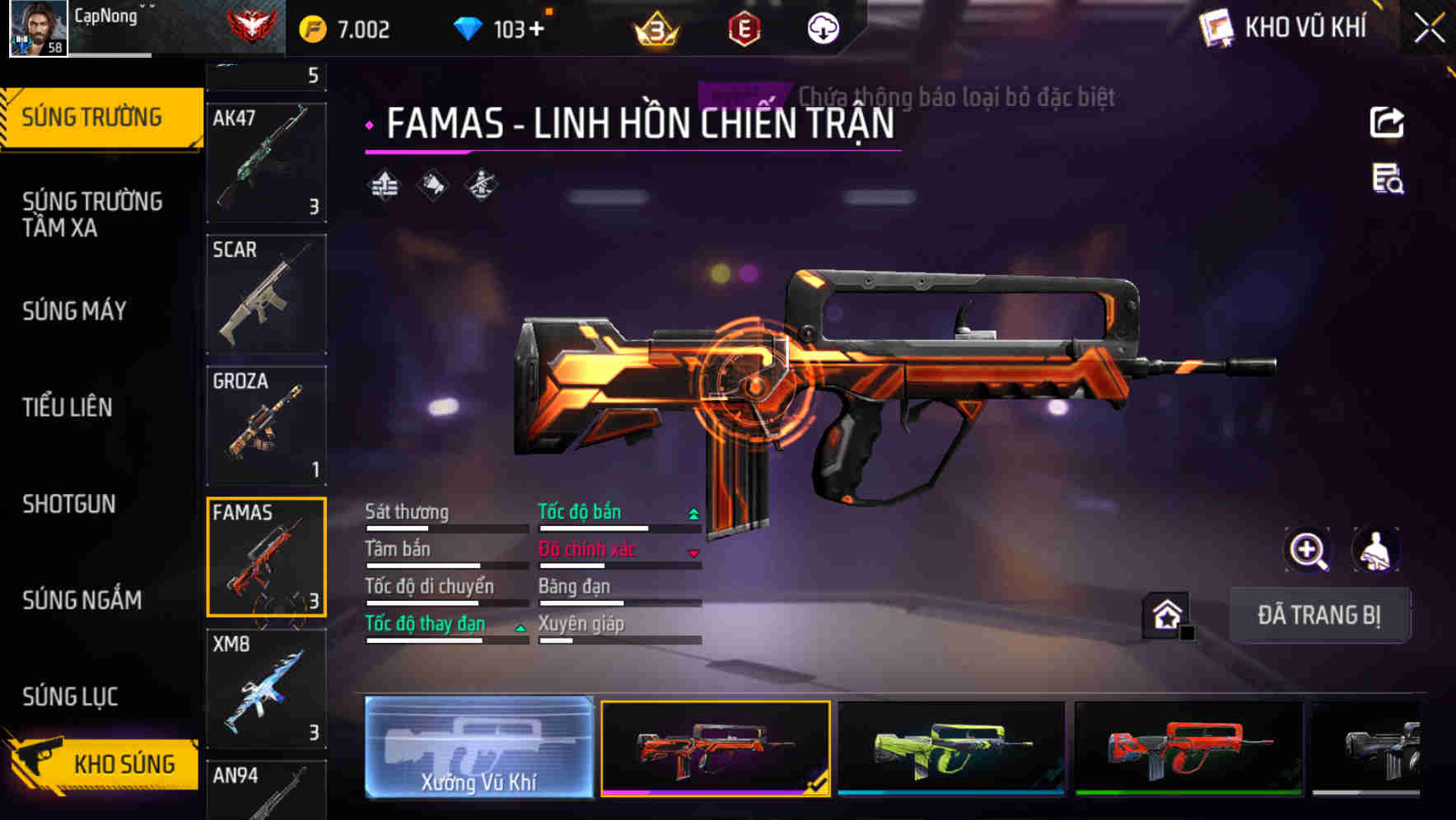Screen dimensions: 1456x820
Task: Pick the XM8 weapon tile
Action: pyautogui.click(x=265, y=689)
